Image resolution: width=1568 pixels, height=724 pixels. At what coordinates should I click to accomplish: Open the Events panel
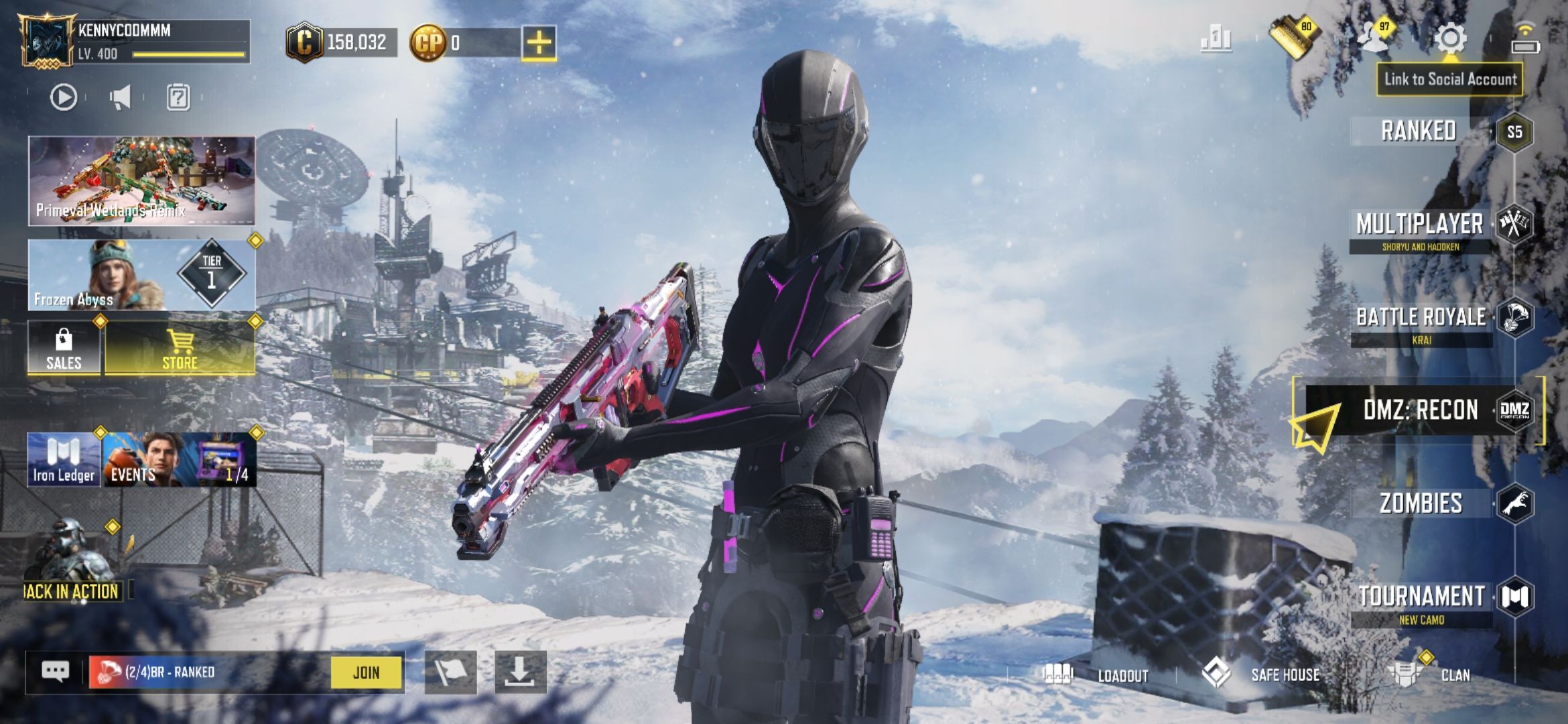[179, 460]
